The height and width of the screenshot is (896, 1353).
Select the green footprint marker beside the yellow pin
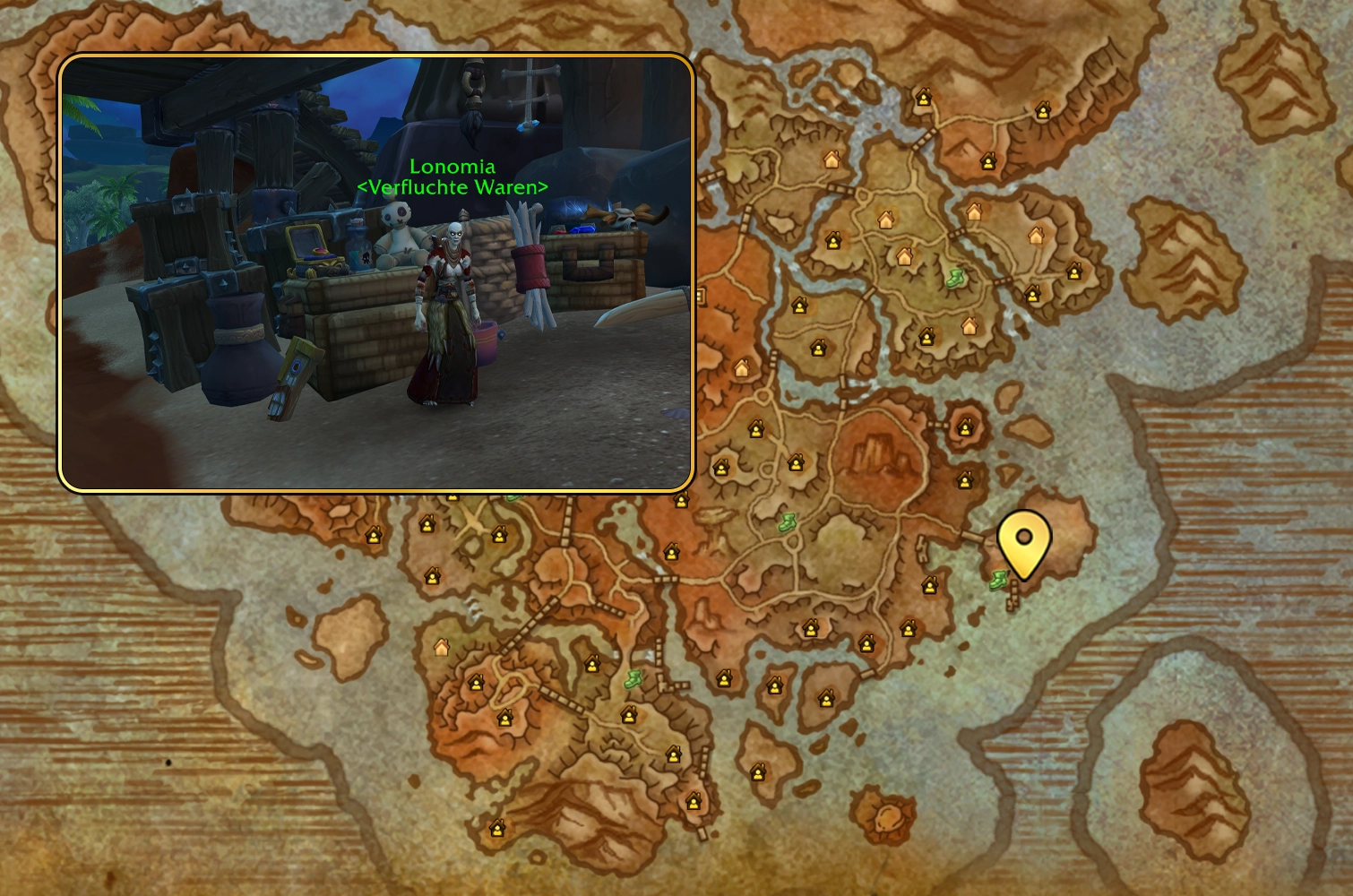click(x=999, y=580)
